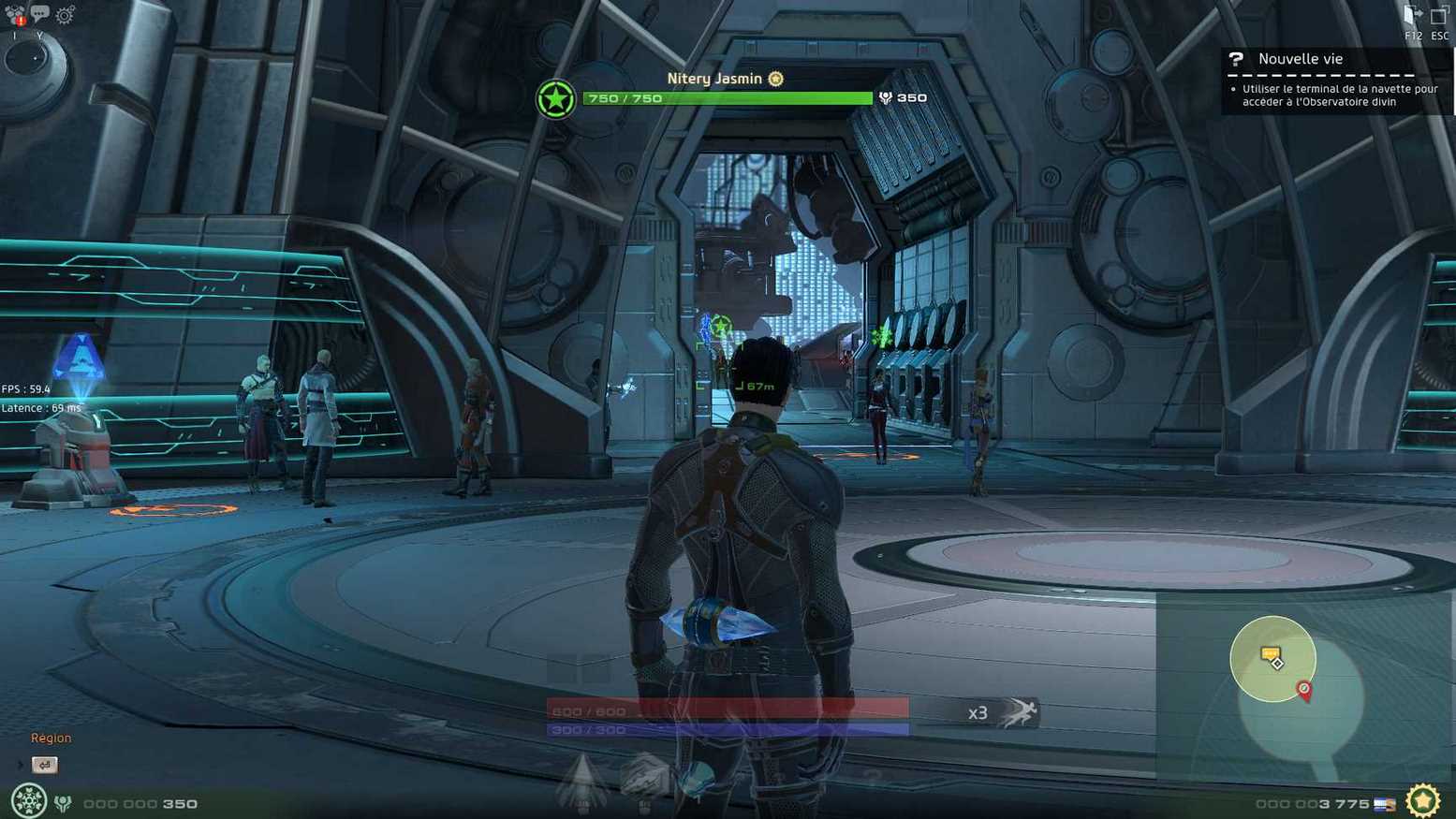
Task: Click the chat enter-arrow button
Action: click(44, 765)
